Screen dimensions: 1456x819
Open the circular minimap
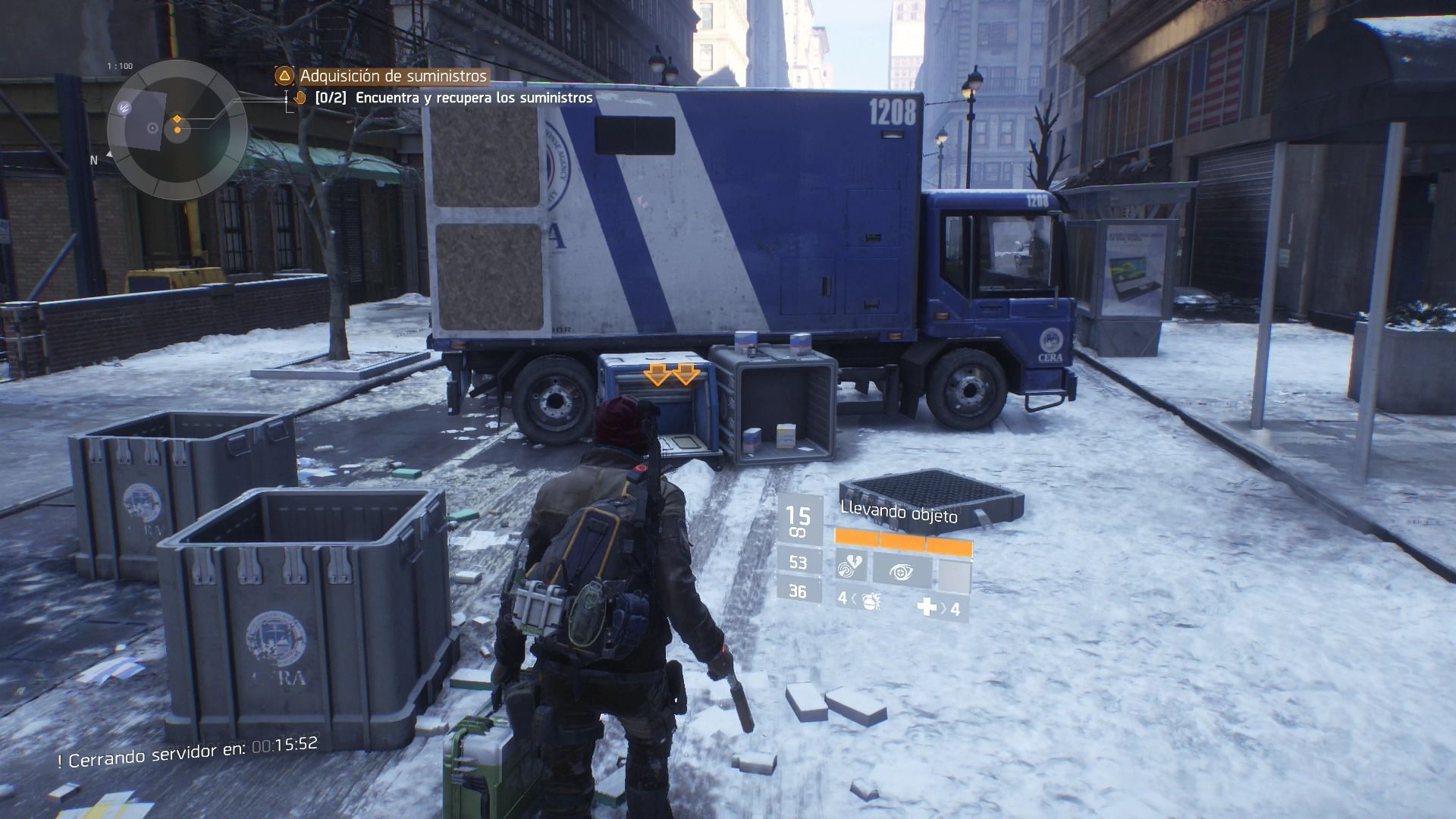point(177,130)
